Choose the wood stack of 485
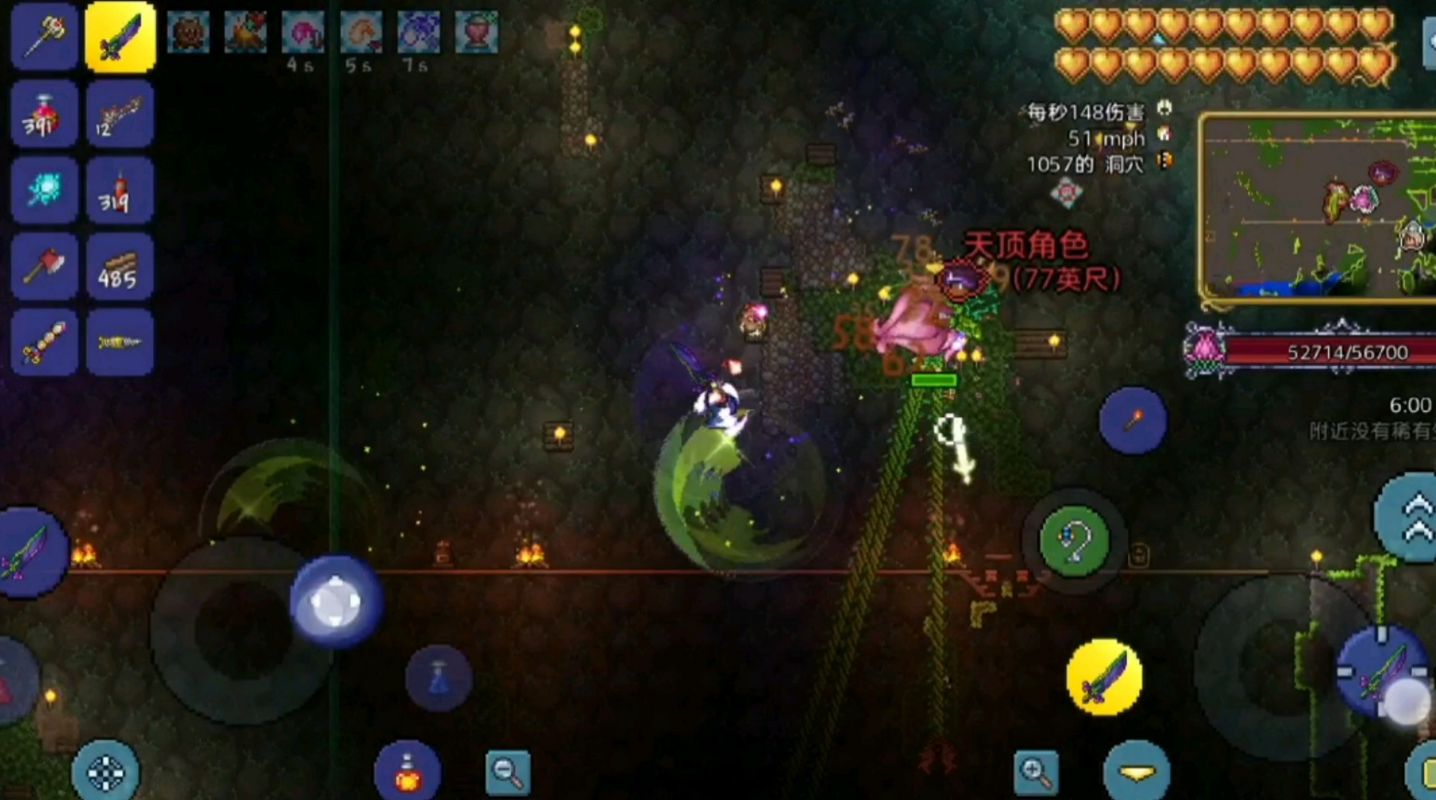Viewport: 1436px width, 800px height. click(120, 266)
